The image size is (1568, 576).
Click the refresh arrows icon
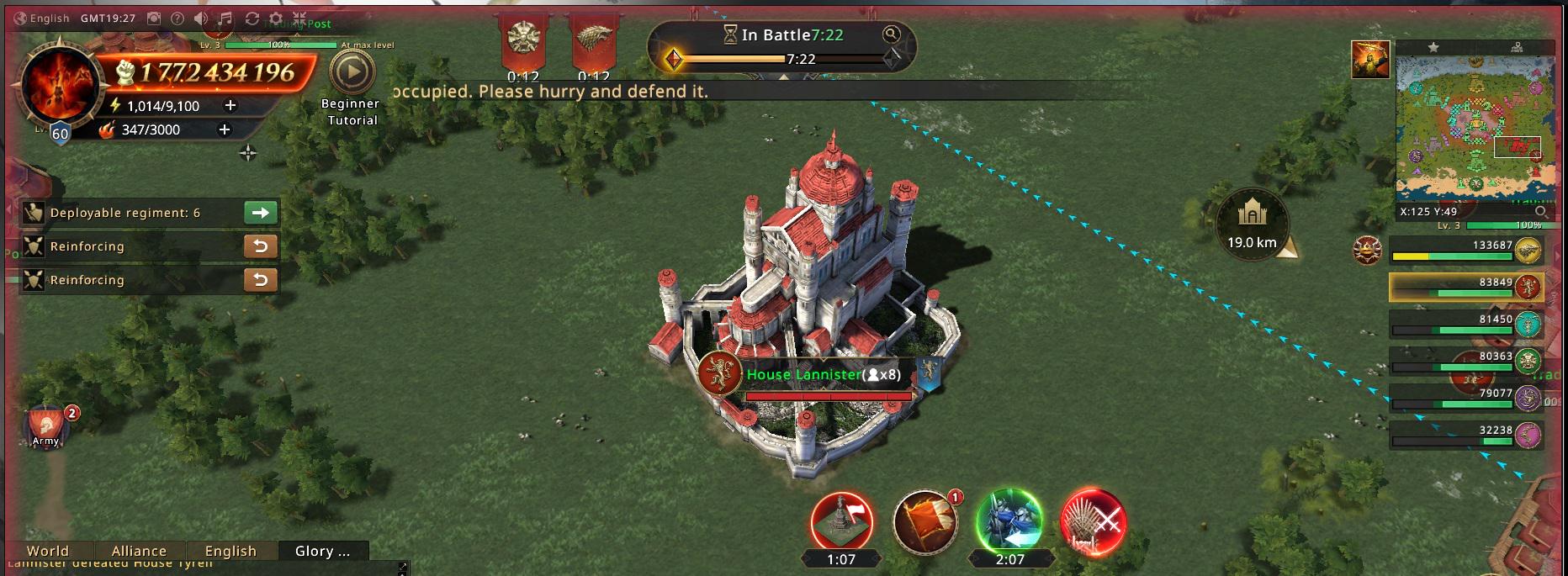click(x=252, y=18)
